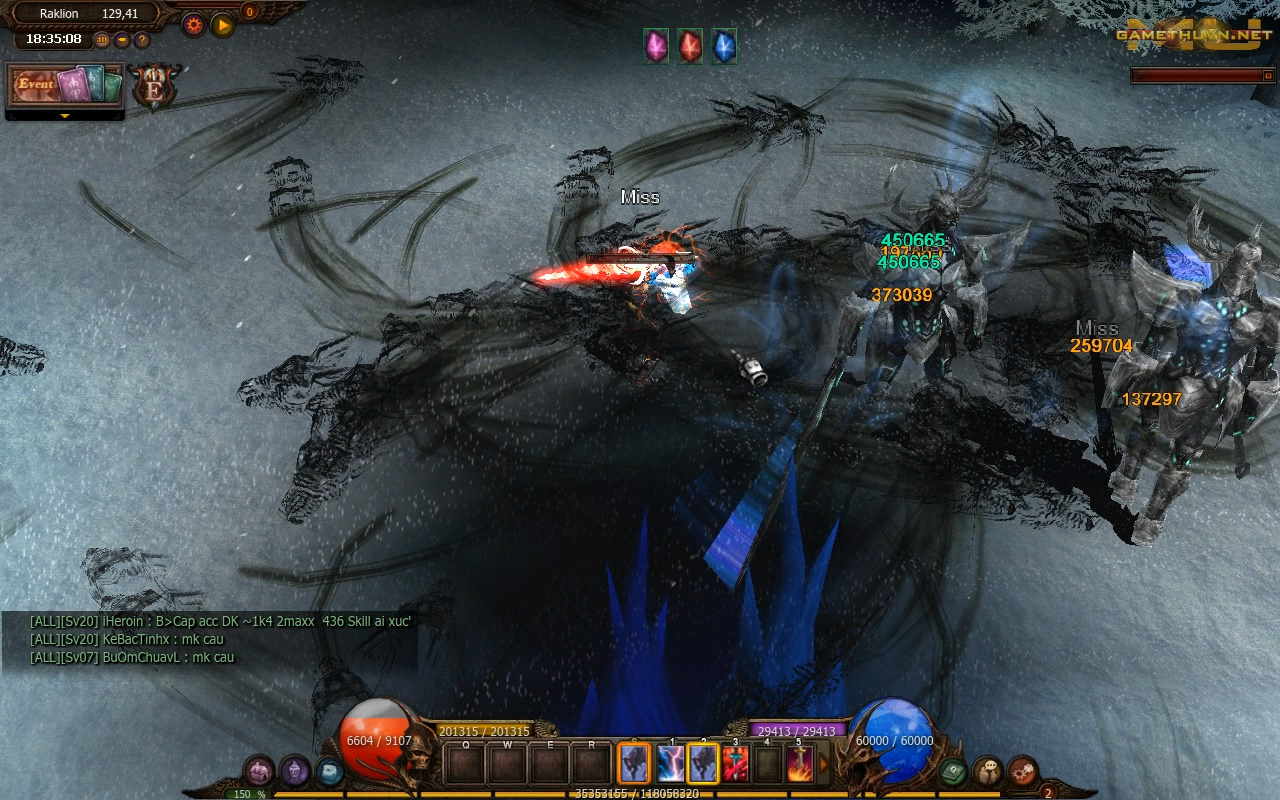Select the red crystal buff icon
Image resolution: width=1280 pixels, height=800 pixels.
(x=690, y=46)
